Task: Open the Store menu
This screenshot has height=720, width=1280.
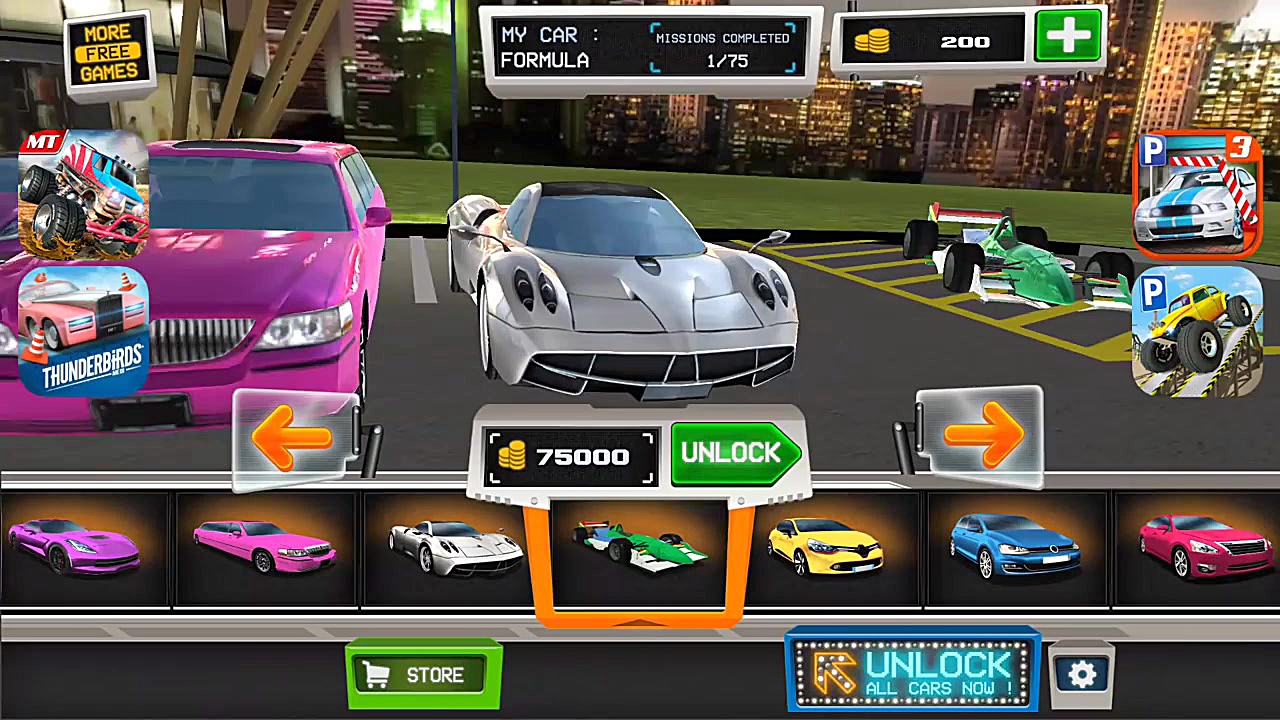Action: tap(422, 674)
